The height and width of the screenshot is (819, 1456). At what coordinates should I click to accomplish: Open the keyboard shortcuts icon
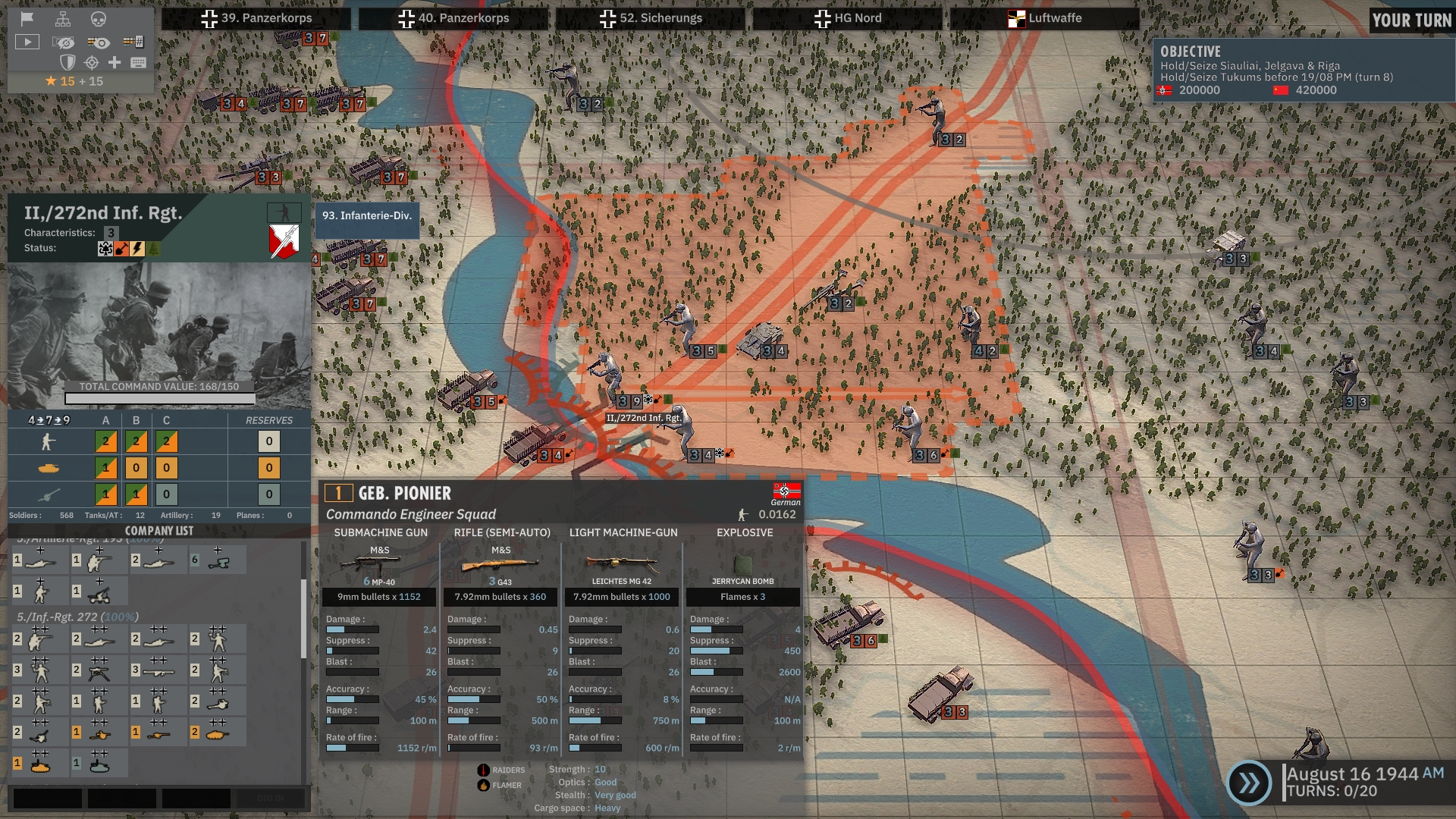(138, 62)
